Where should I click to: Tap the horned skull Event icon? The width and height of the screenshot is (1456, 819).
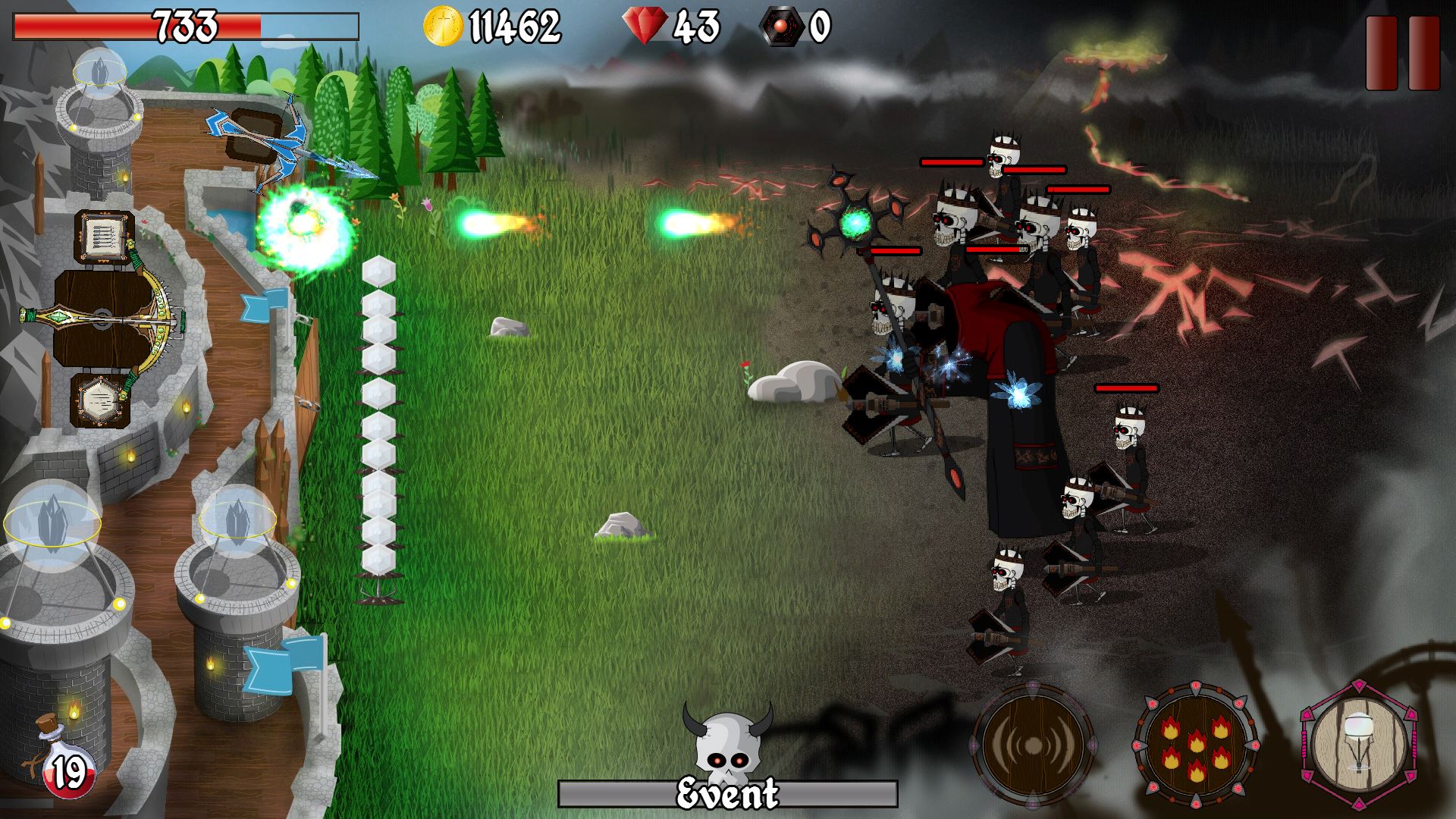(726, 747)
